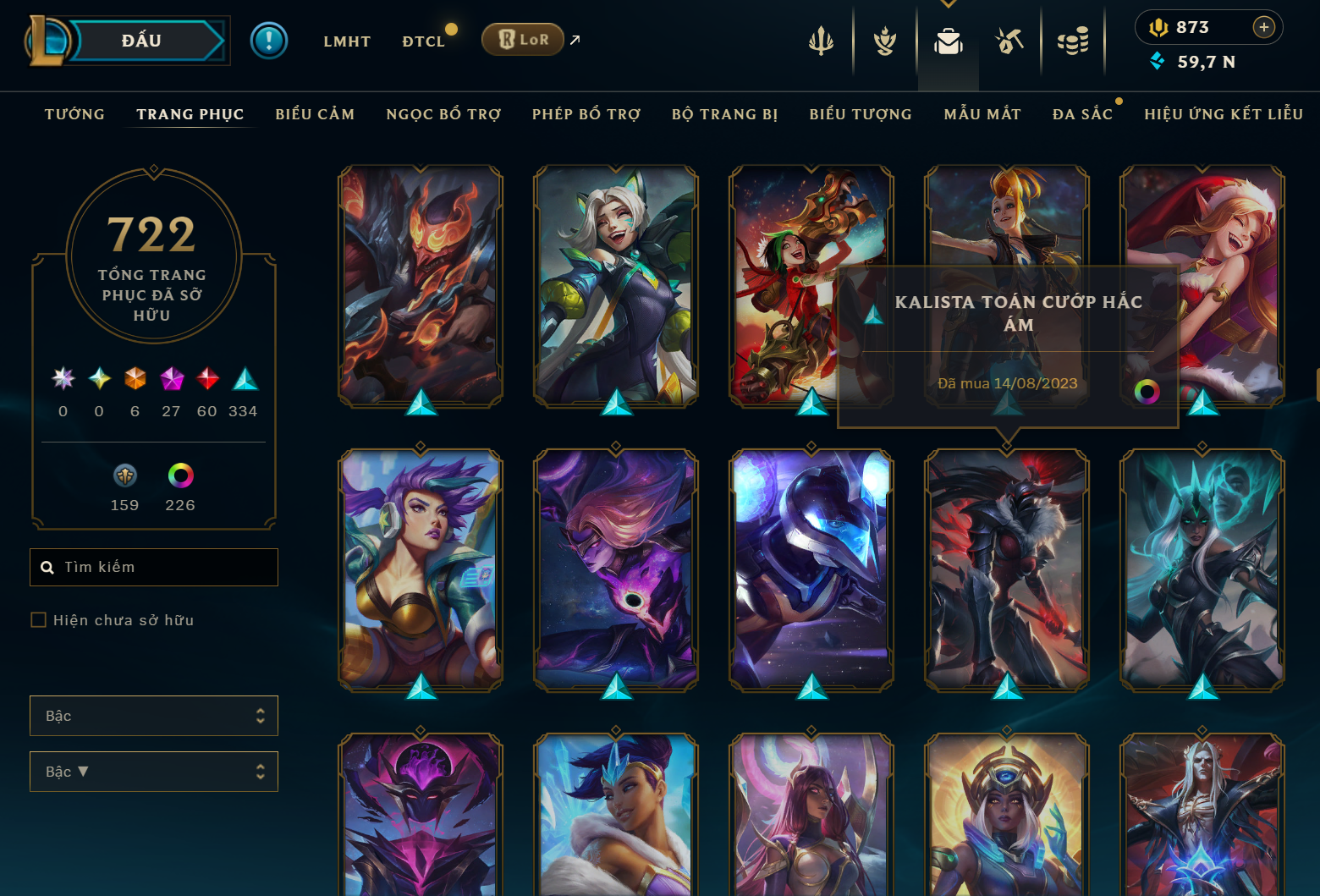This screenshot has height=896, width=1320.
Task: Click the Collection backpack icon
Action: pos(948,40)
